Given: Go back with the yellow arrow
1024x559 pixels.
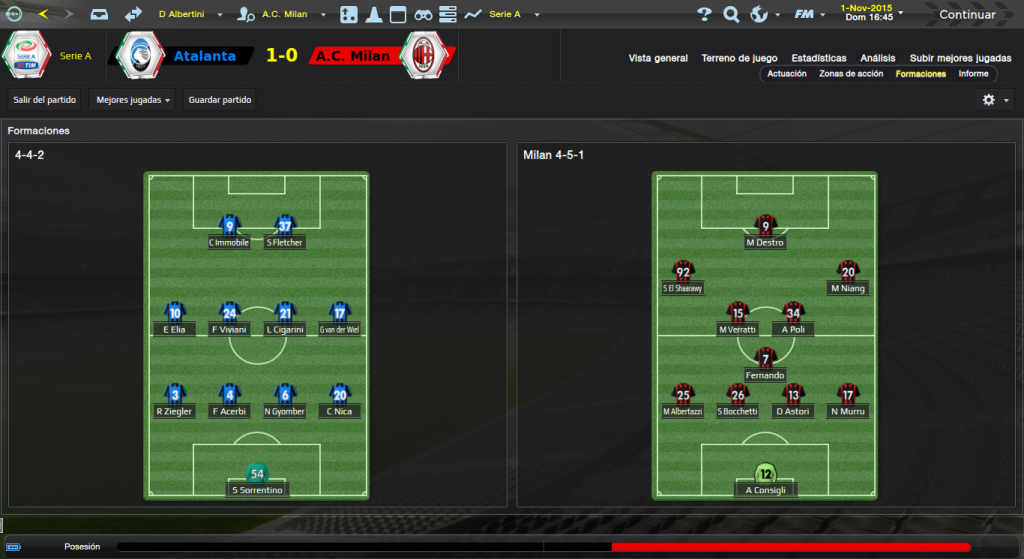Looking at the screenshot, I should point(42,14).
